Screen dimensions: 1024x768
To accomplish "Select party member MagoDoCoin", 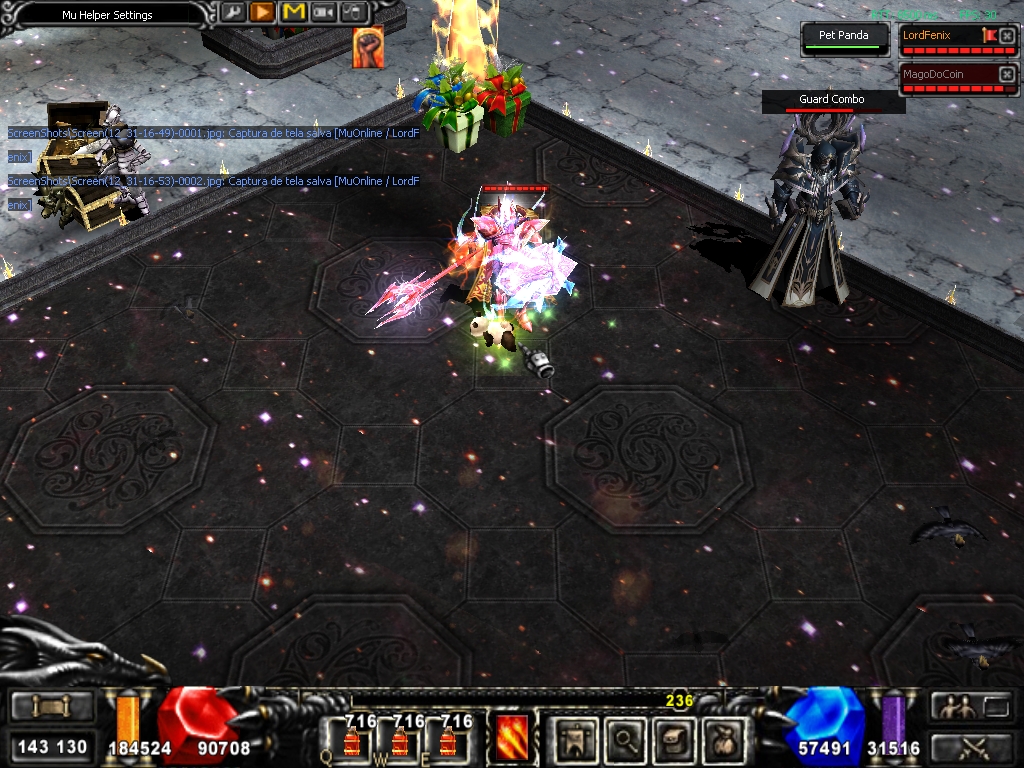I will click(945, 74).
